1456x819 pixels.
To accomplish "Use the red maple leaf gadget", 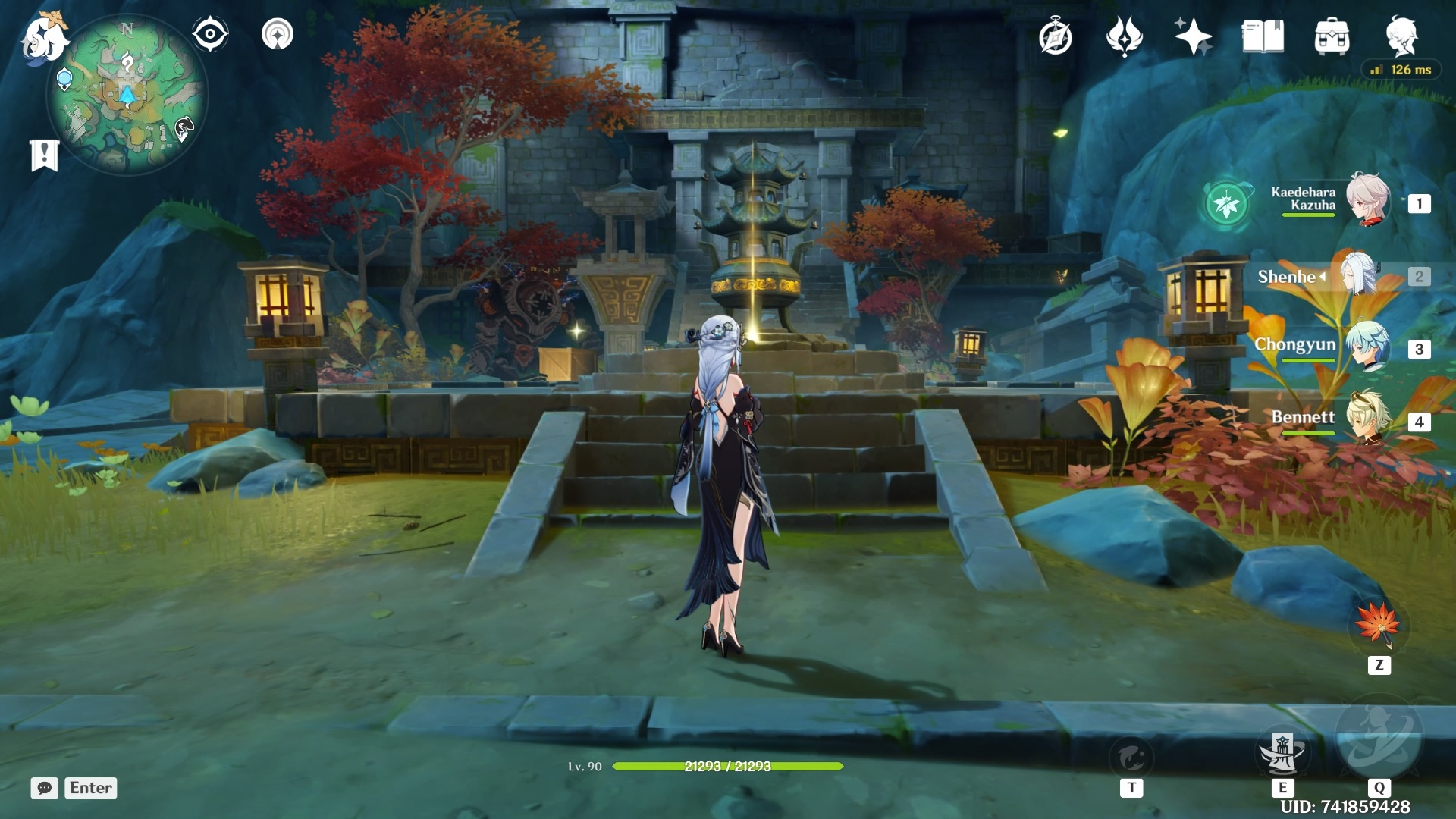I will click(x=1378, y=626).
